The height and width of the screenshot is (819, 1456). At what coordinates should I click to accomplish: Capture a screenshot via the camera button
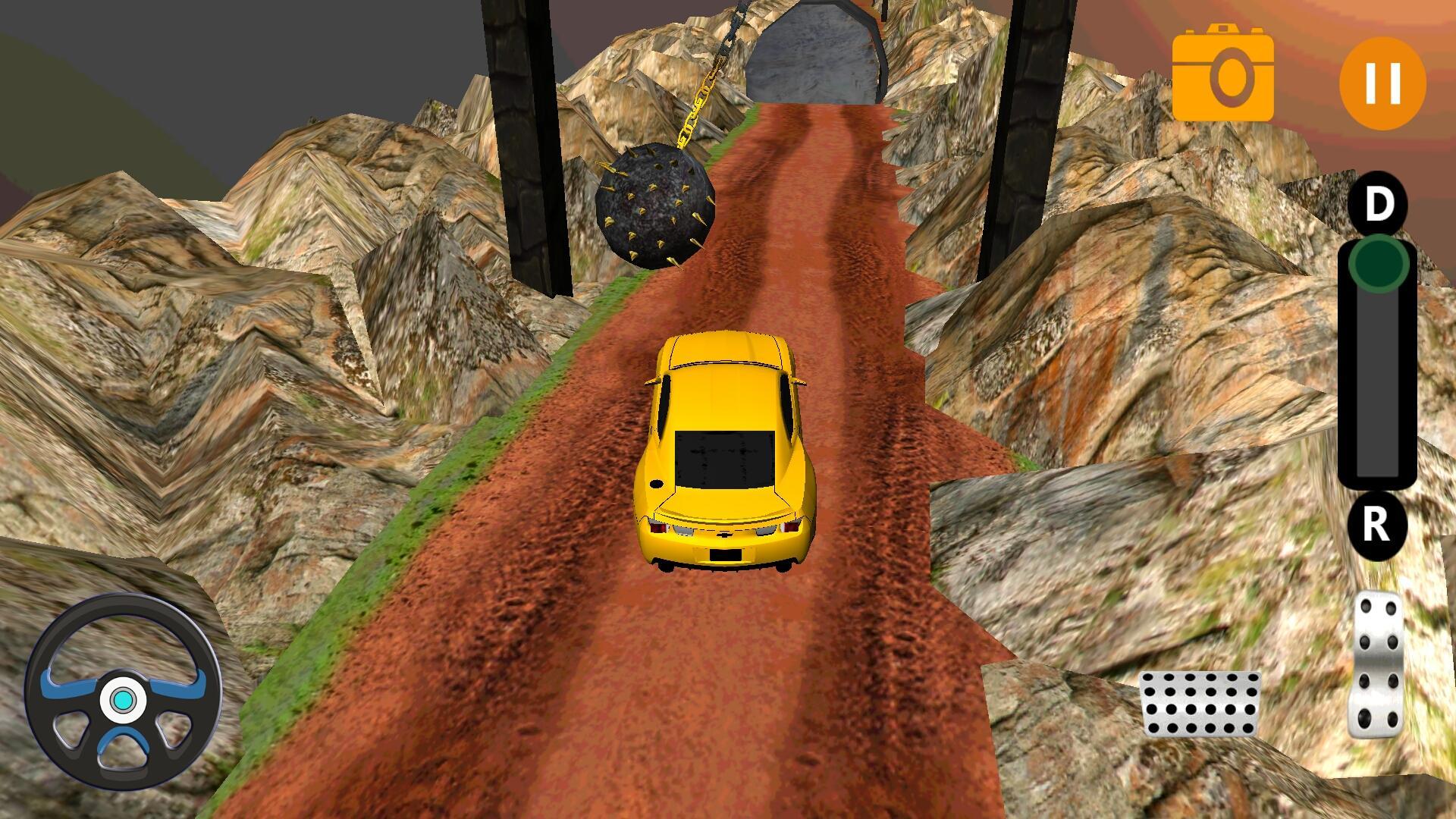coord(1223,76)
